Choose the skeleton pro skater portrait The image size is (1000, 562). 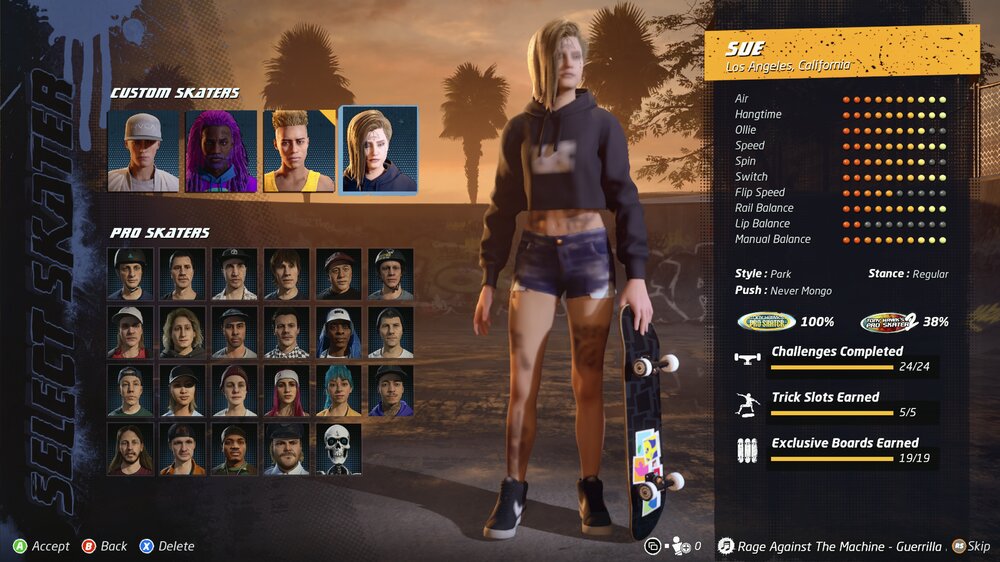coord(339,449)
